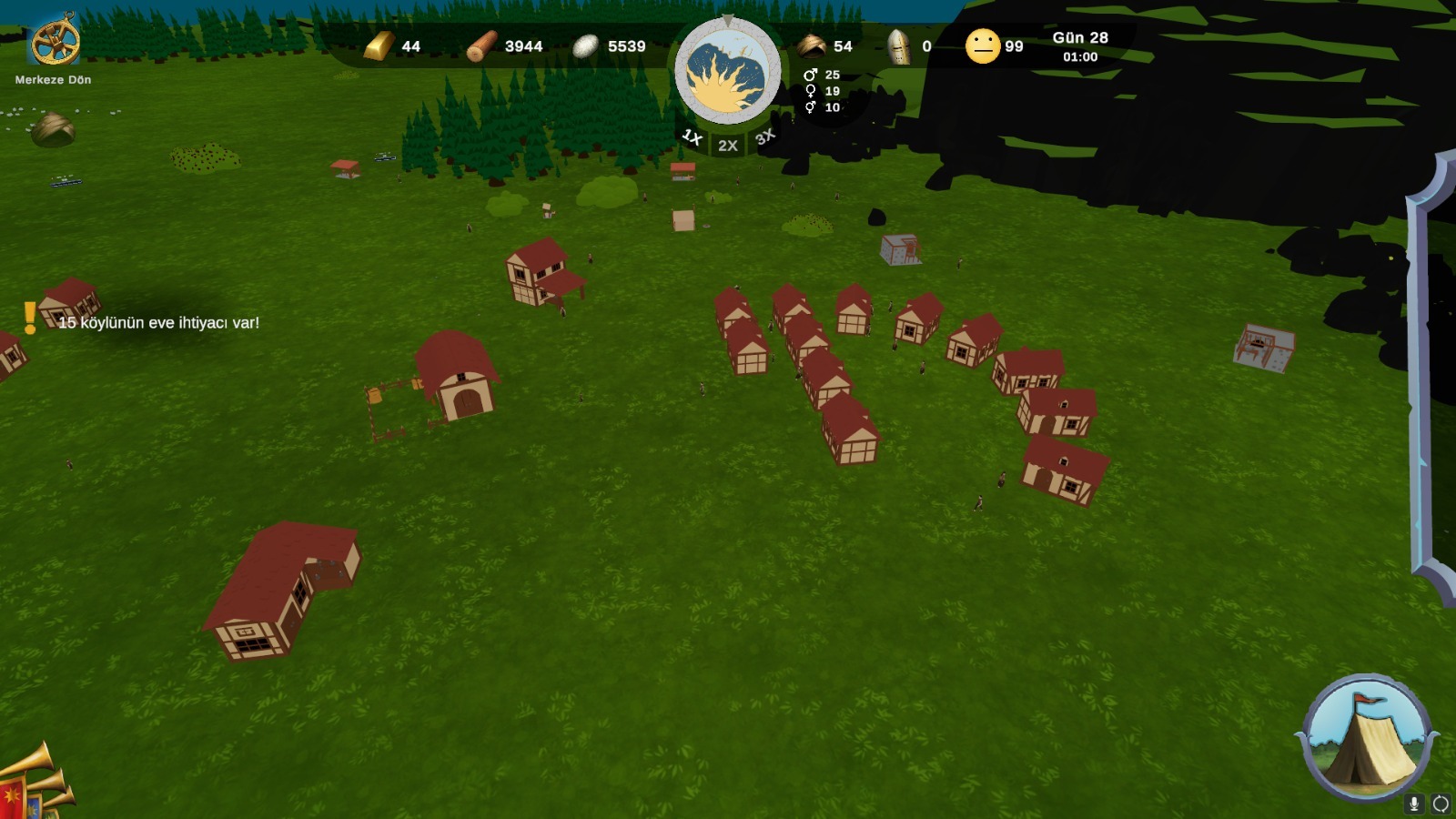The image size is (1456, 819).
Task: Click the villager housing warning message
Action: (x=158, y=322)
